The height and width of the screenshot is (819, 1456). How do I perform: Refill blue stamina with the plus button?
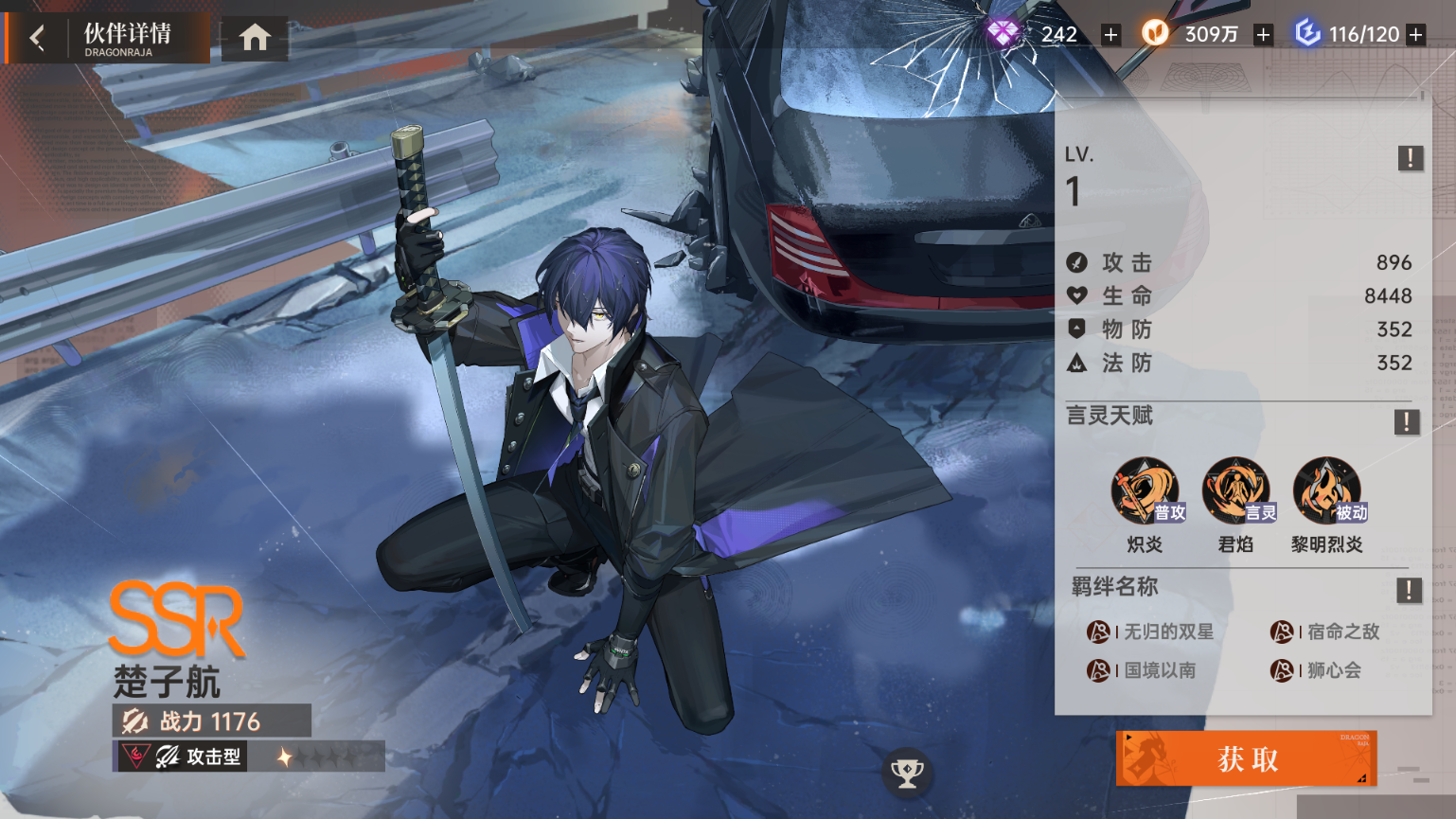(1416, 35)
